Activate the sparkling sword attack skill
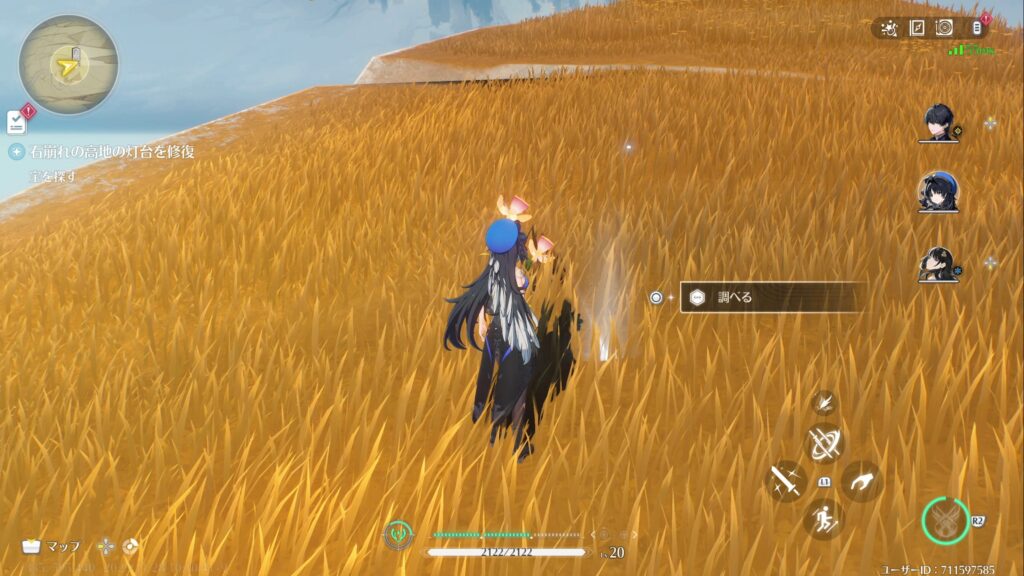This screenshot has width=1024, height=576. (785, 481)
